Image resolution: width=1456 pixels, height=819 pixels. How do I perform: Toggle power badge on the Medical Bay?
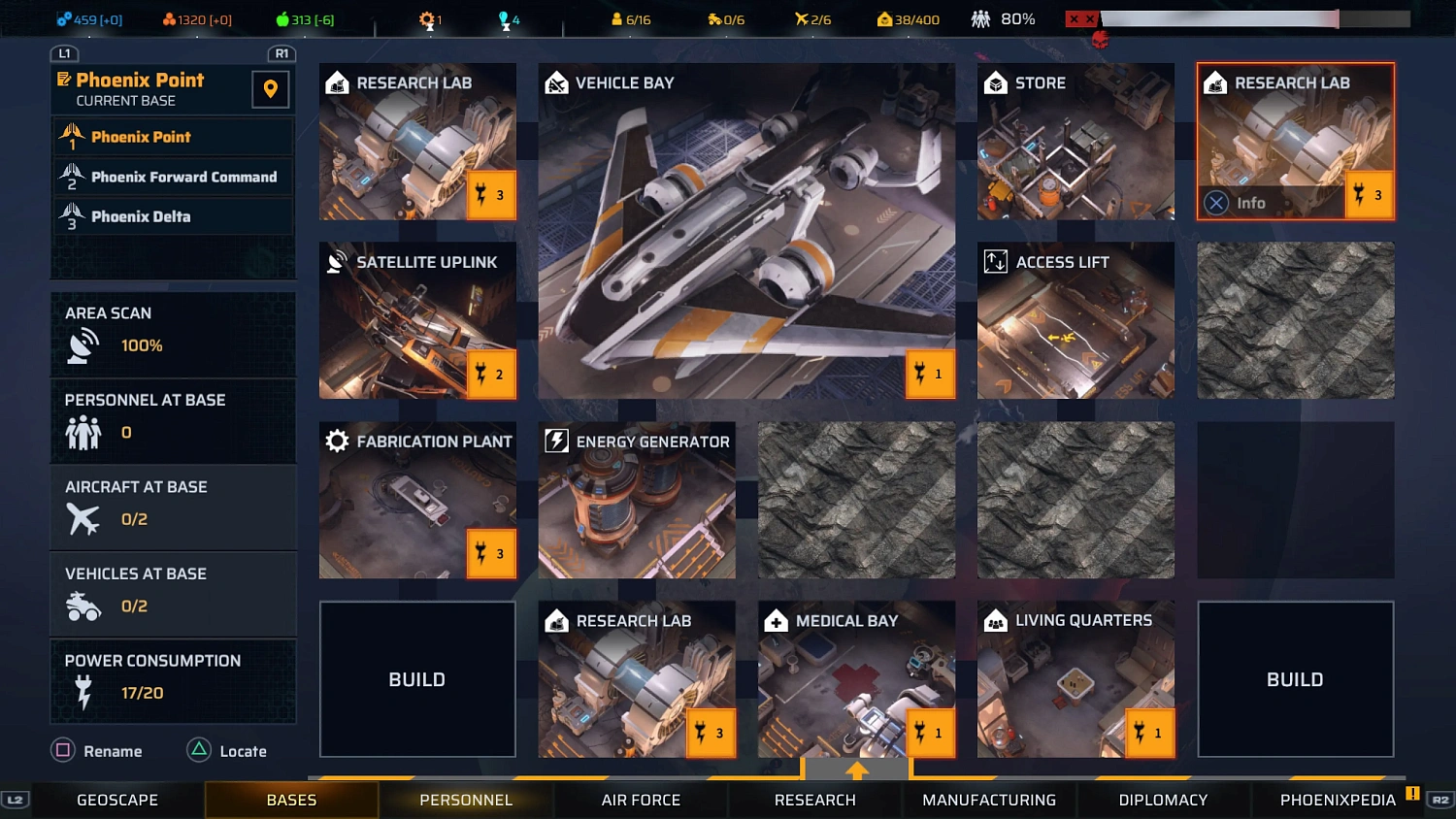click(x=929, y=733)
